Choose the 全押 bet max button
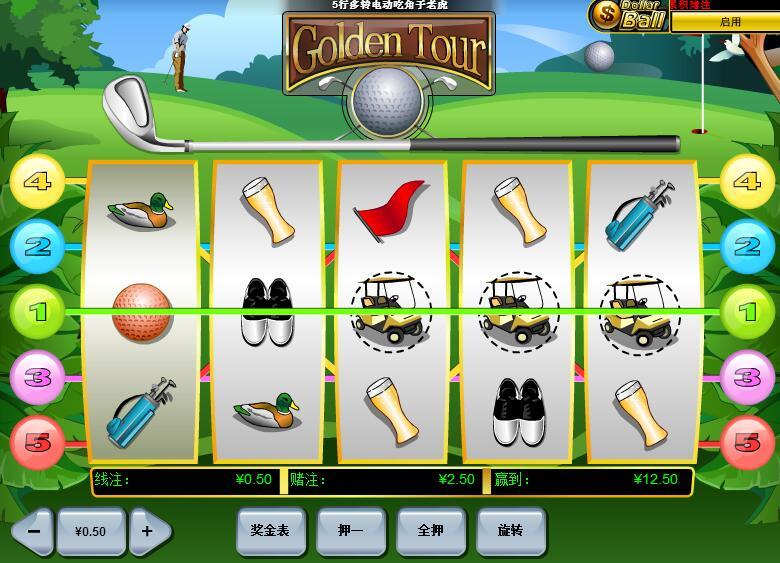Image resolution: width=780 pixels, height=563 pixels. [430, 531]
